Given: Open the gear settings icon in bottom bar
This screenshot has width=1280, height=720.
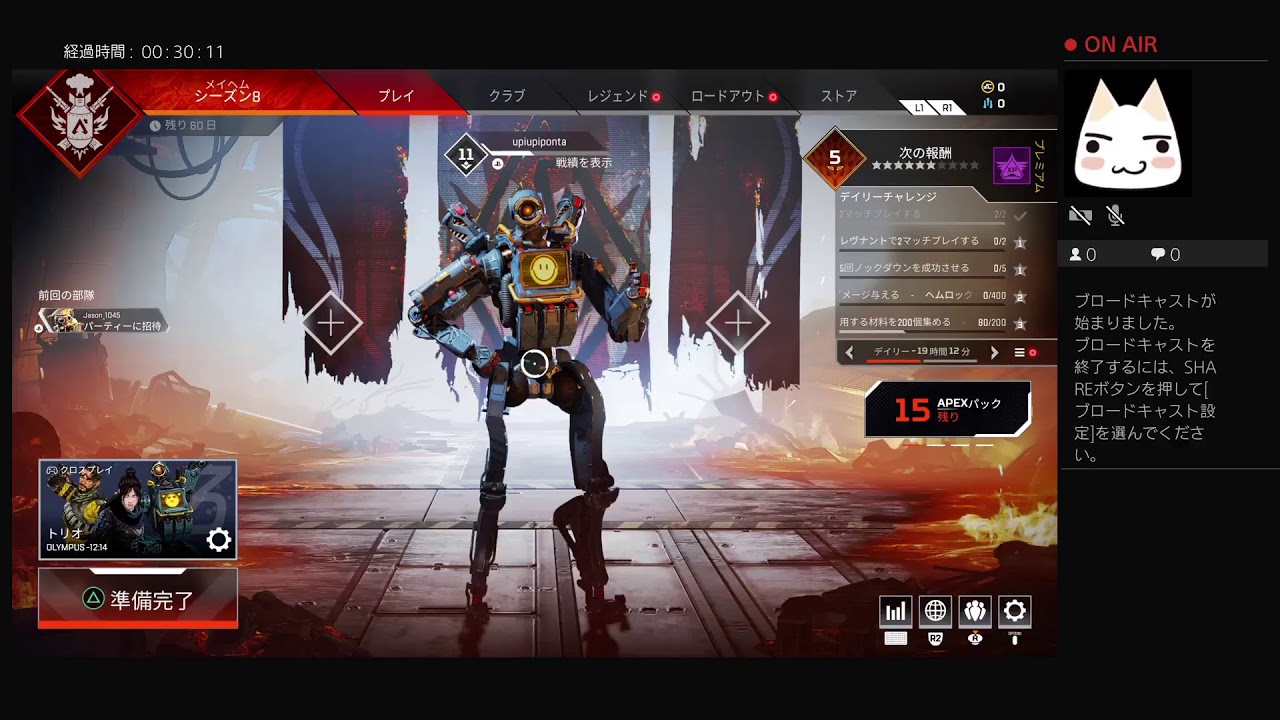Looking at the screenshot, I should 1015,611.
